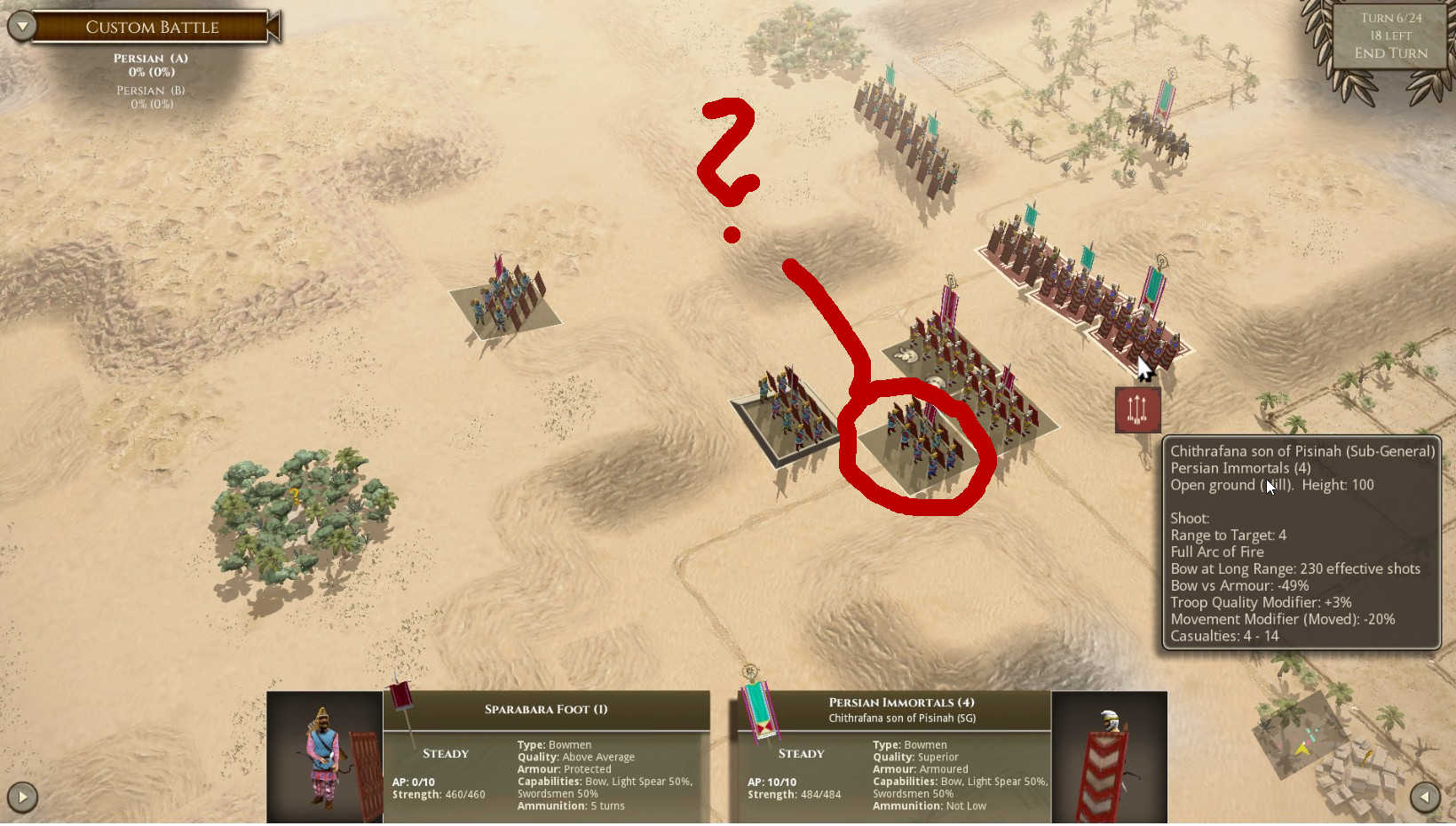Image resolution: width=1456 pixels, height=826 pixels.
Task: Click the Custom Battle title banner
Action: 151,27
